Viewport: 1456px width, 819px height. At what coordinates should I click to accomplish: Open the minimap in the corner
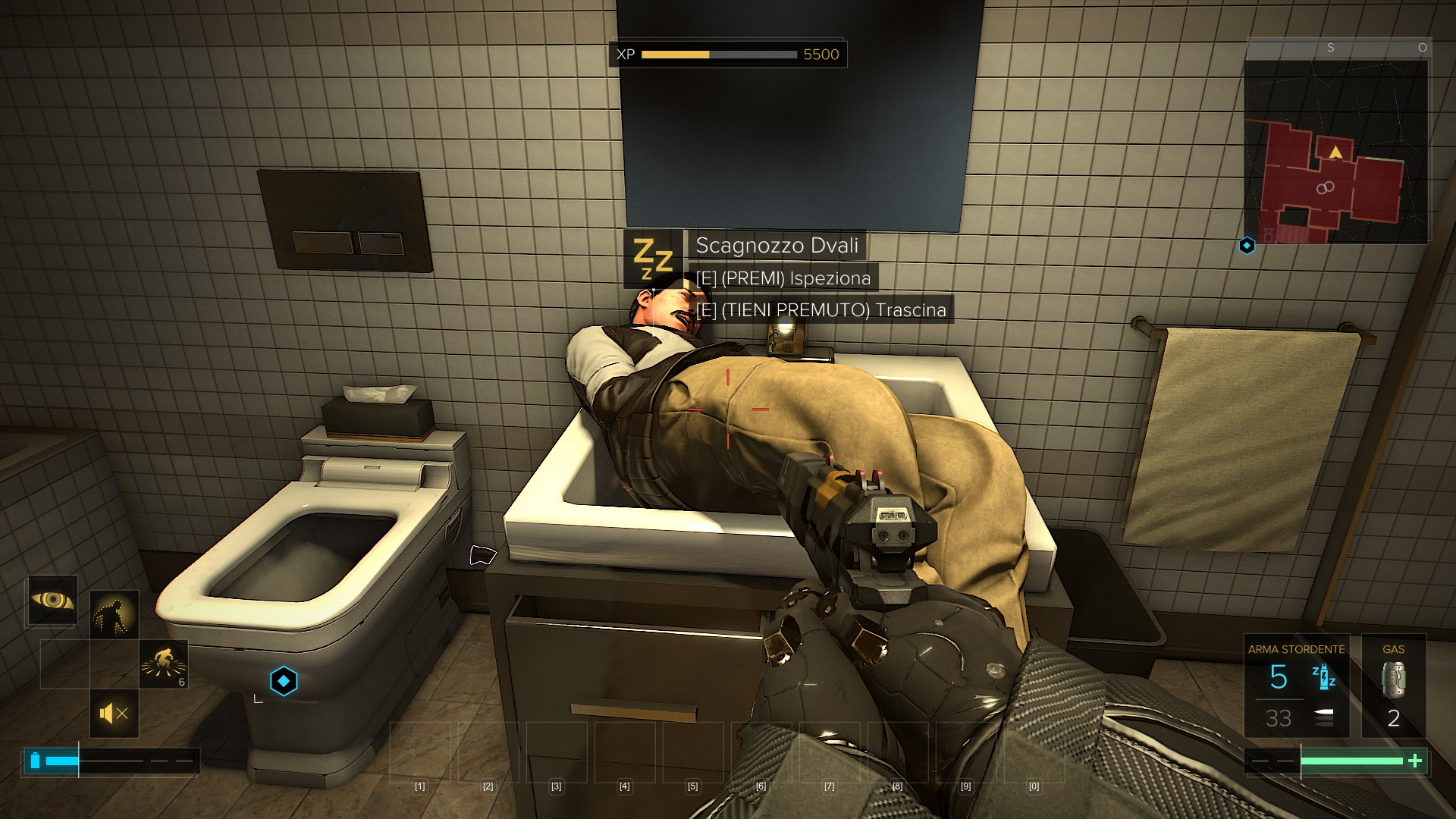1336,152
